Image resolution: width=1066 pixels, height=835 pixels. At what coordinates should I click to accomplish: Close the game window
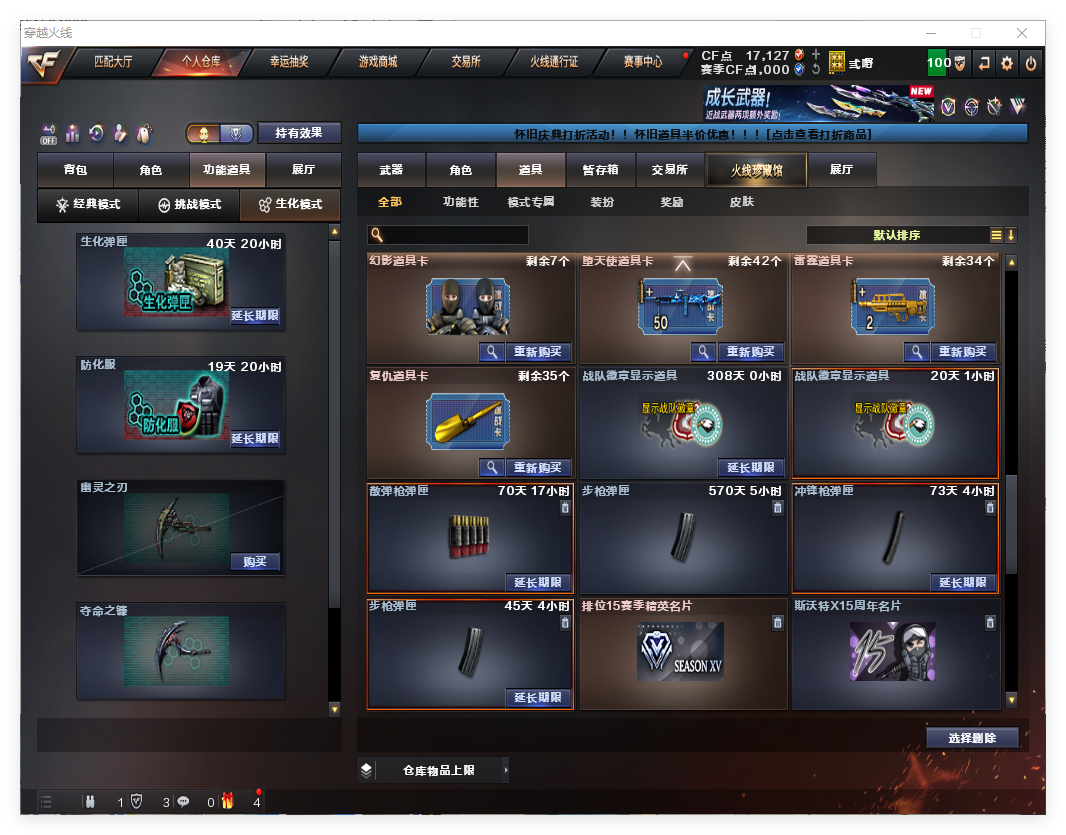1022,33
